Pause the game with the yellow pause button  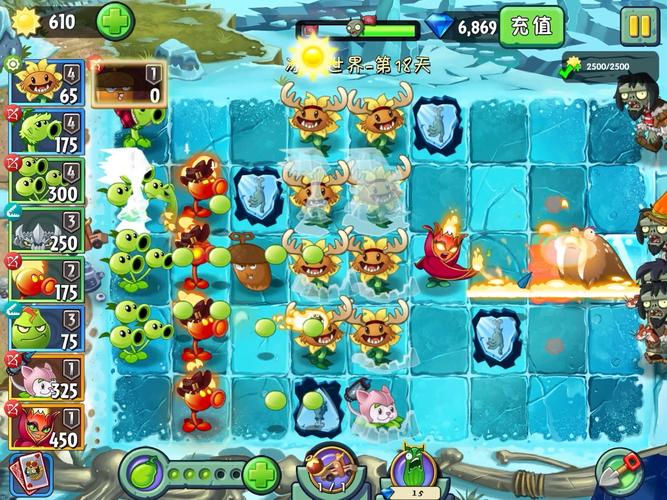(638, 25)
